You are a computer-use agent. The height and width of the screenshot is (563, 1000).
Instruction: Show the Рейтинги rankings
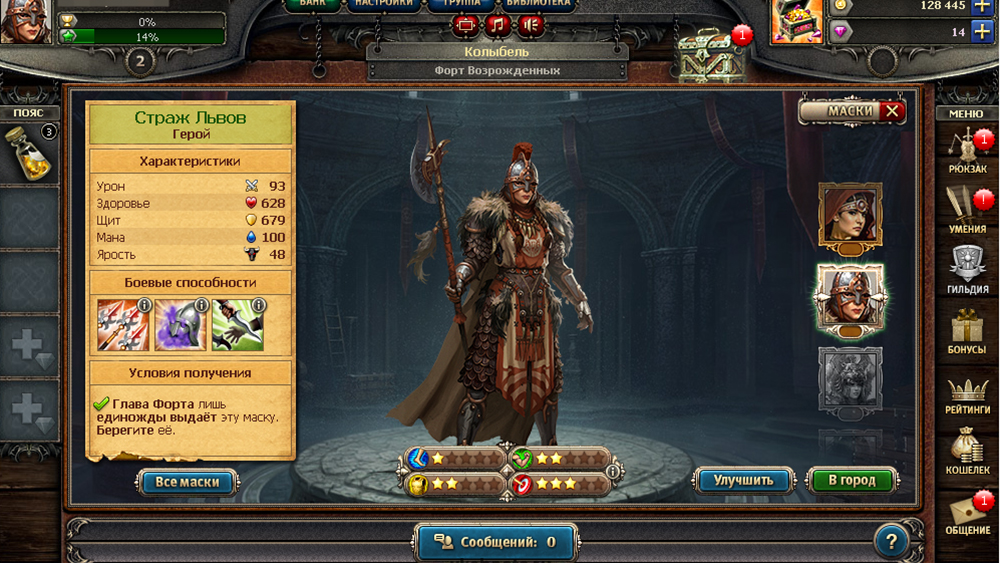point(966,393)
